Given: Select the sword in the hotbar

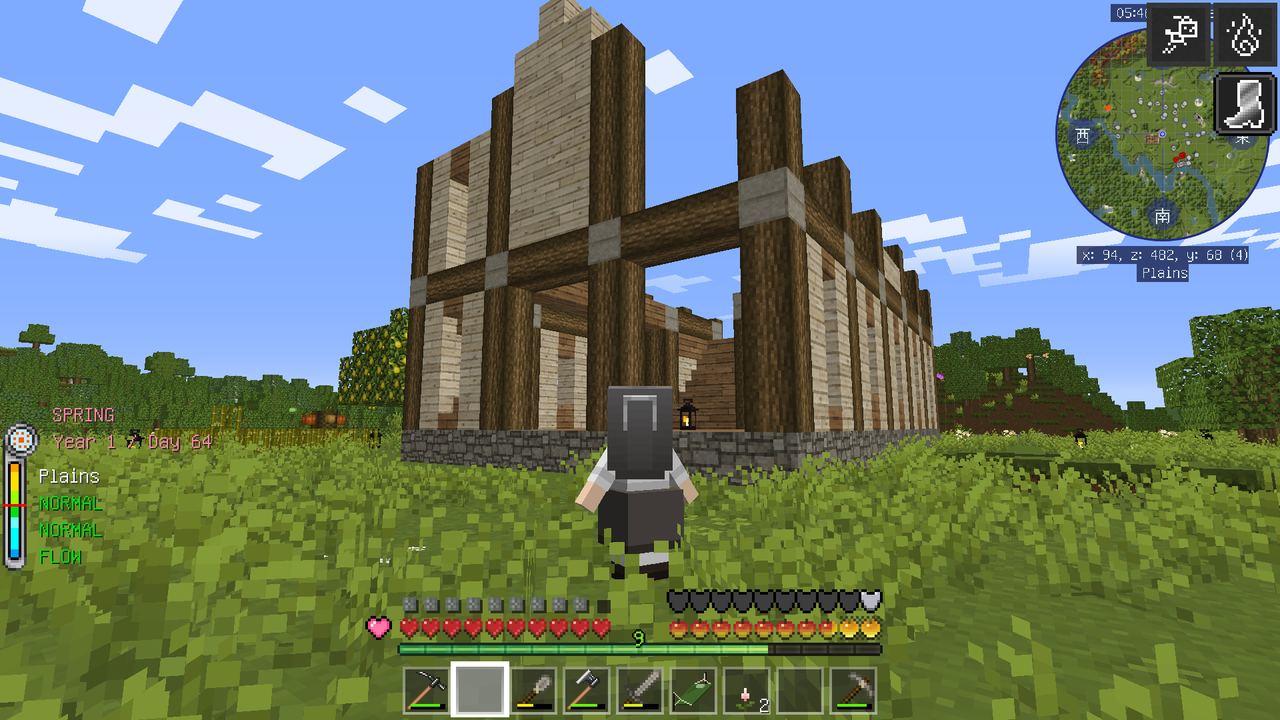Looking at the screenshot, I should tap(640, 688).
